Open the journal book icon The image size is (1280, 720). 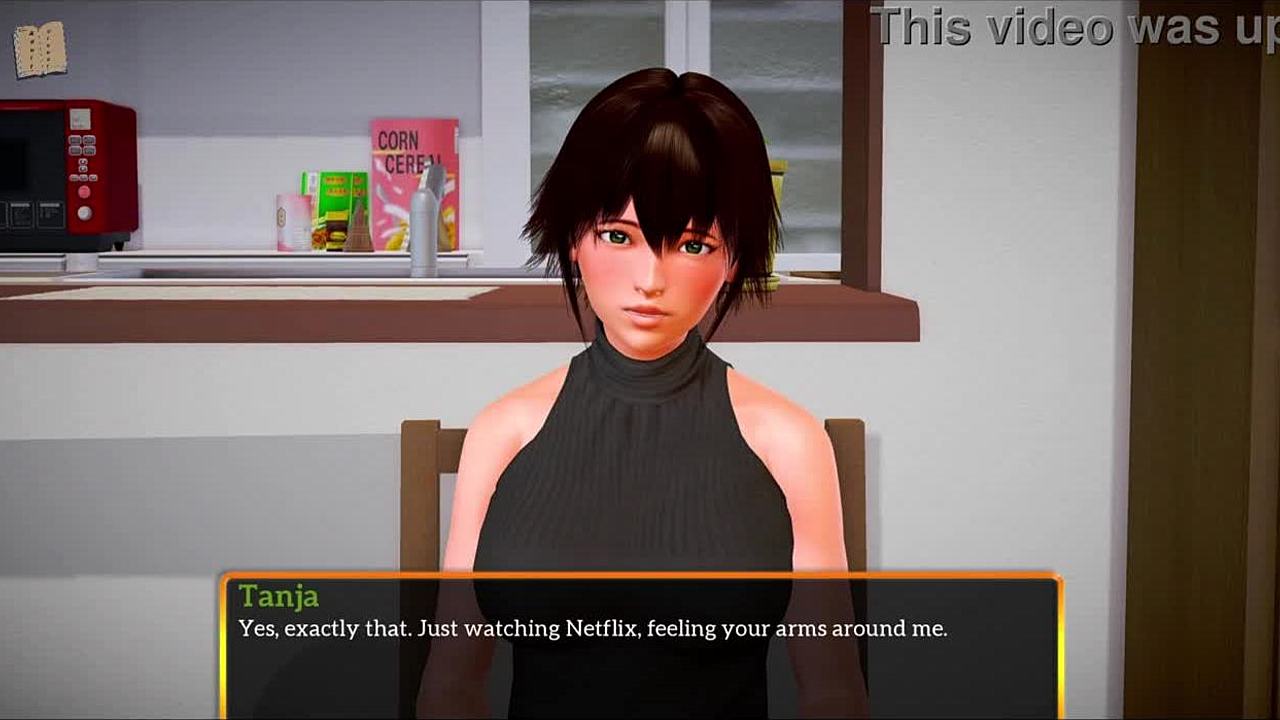click(40, 50)
